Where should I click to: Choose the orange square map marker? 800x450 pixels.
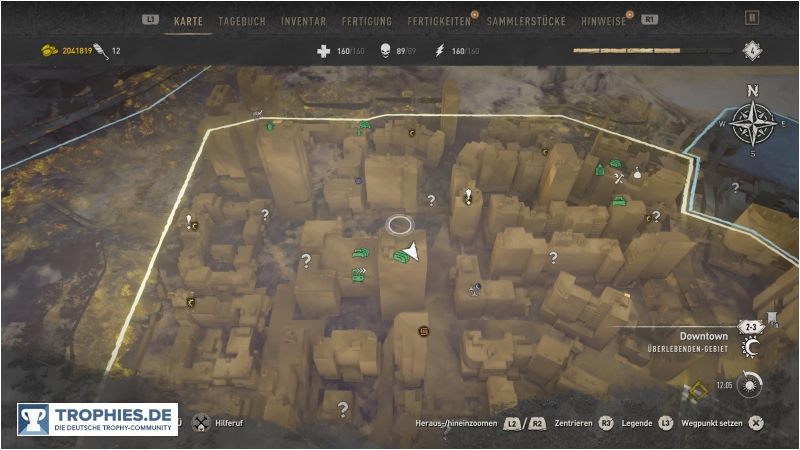click(423, 330)
